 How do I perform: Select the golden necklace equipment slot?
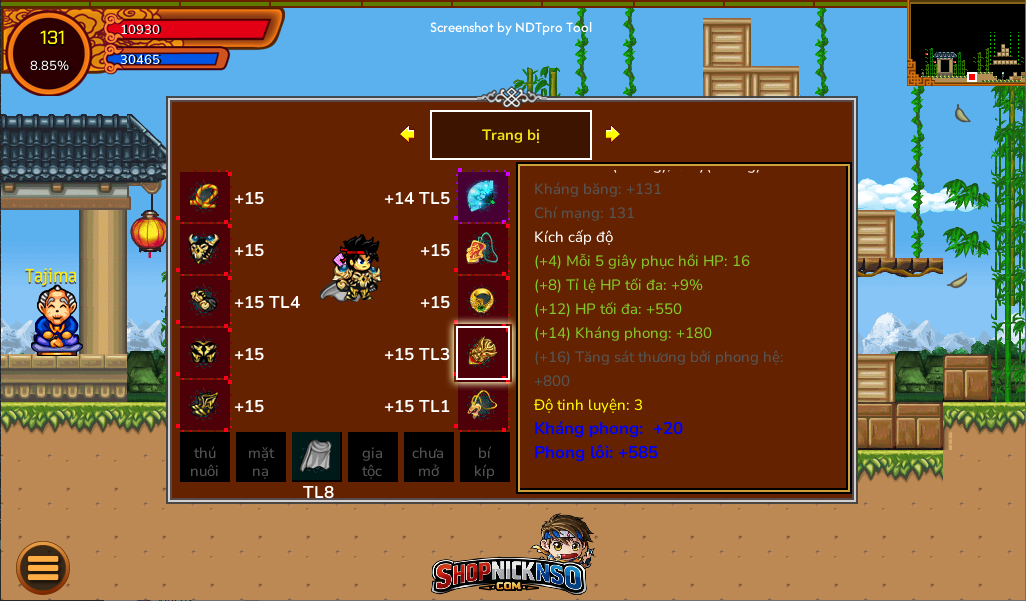(x=205, y=197)
